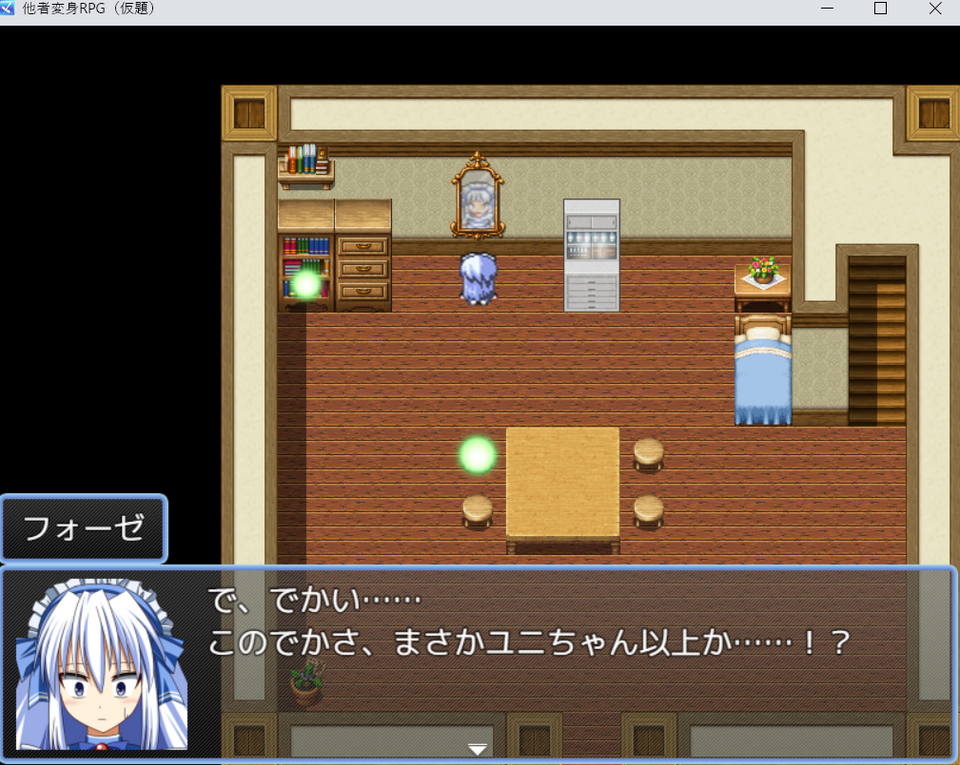Close the game window
The image size is (960, 765).
pos(934,9)
